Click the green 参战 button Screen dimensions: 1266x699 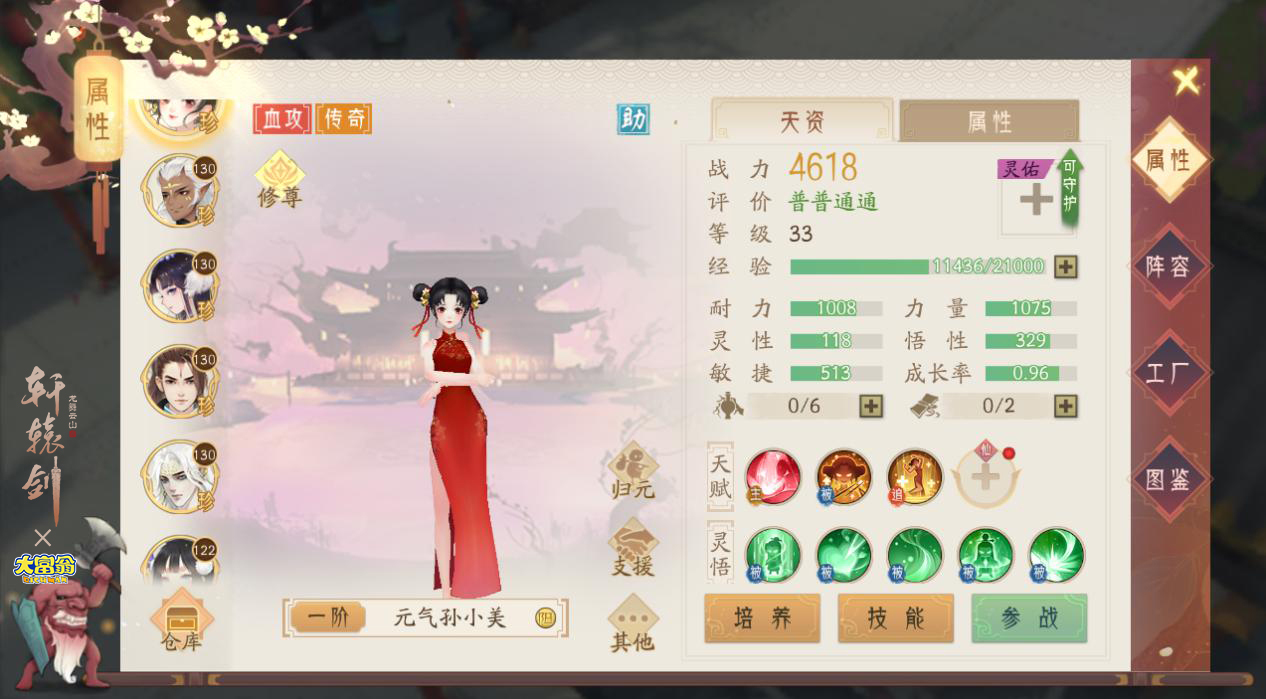point(1029,618)
